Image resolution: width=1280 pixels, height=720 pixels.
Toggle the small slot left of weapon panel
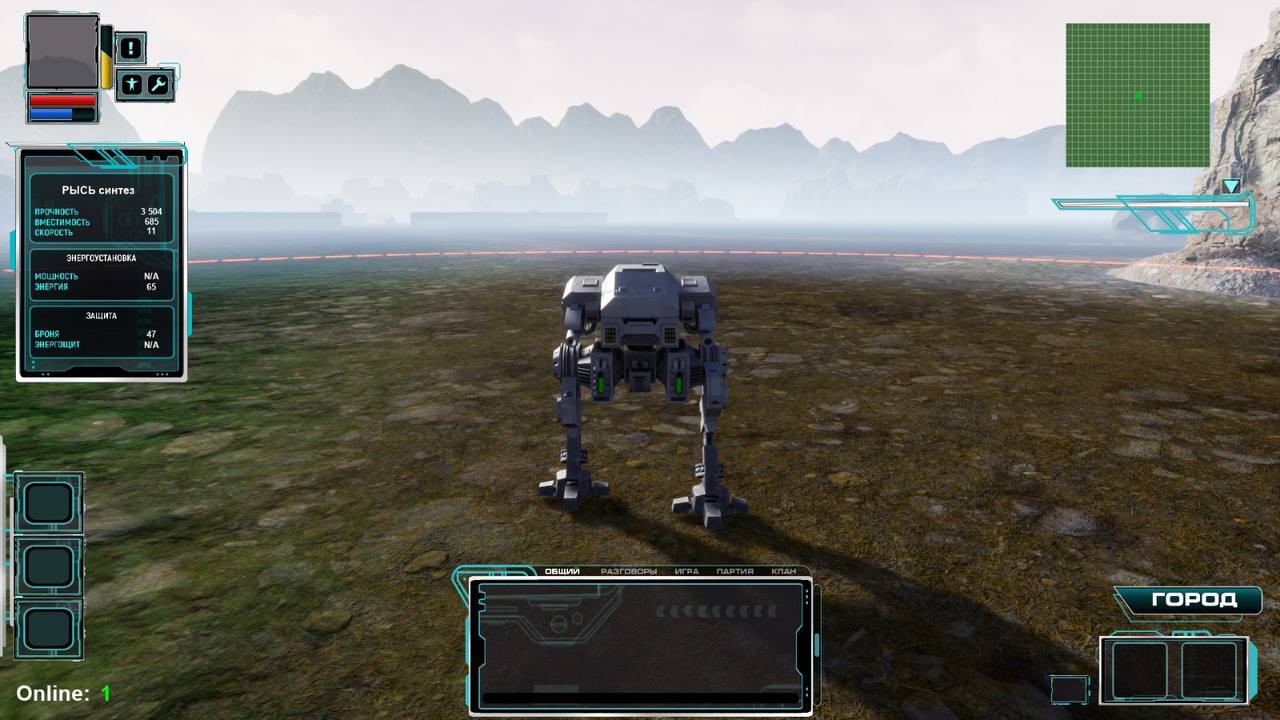1068,688
